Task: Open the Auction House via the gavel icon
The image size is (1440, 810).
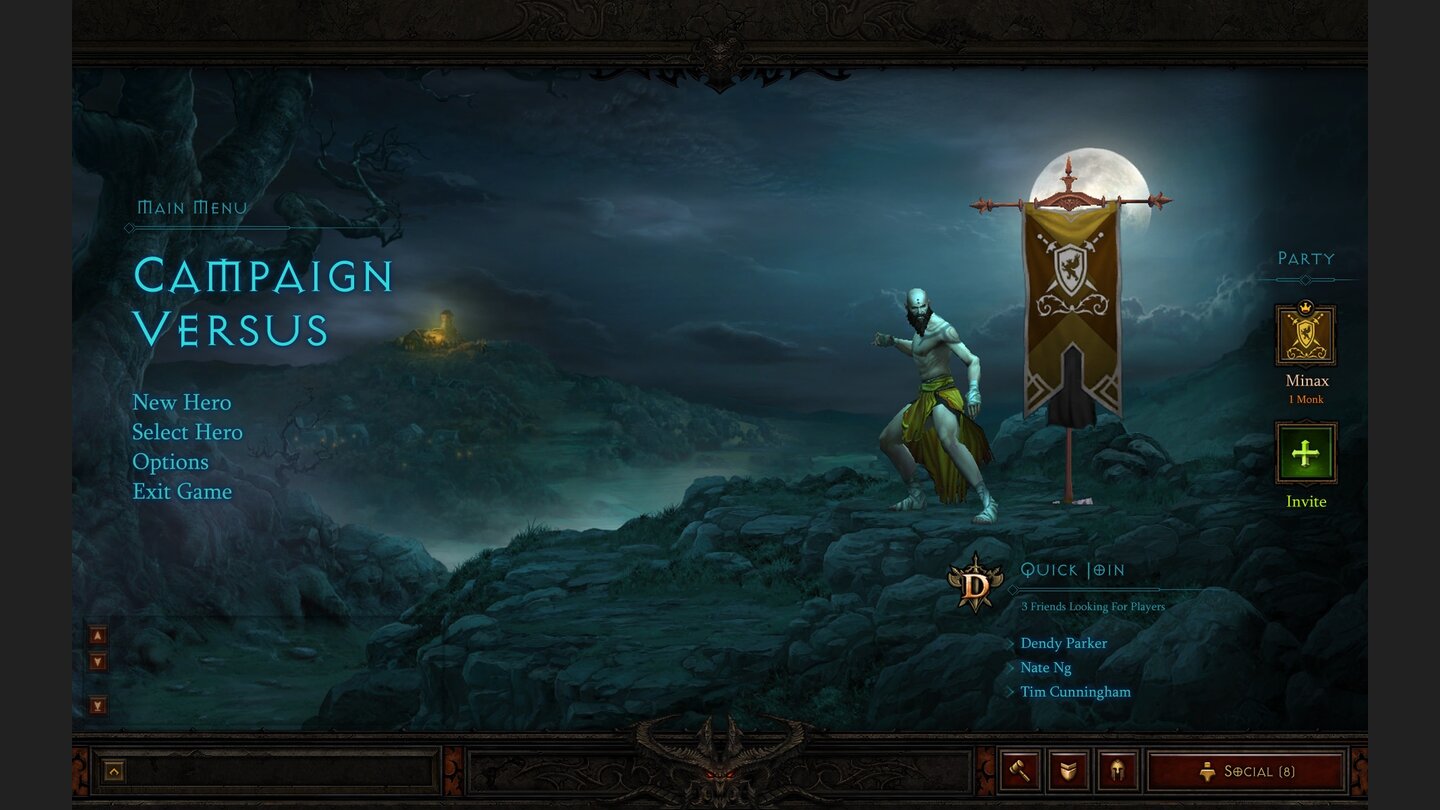Action: point(1019,770)
